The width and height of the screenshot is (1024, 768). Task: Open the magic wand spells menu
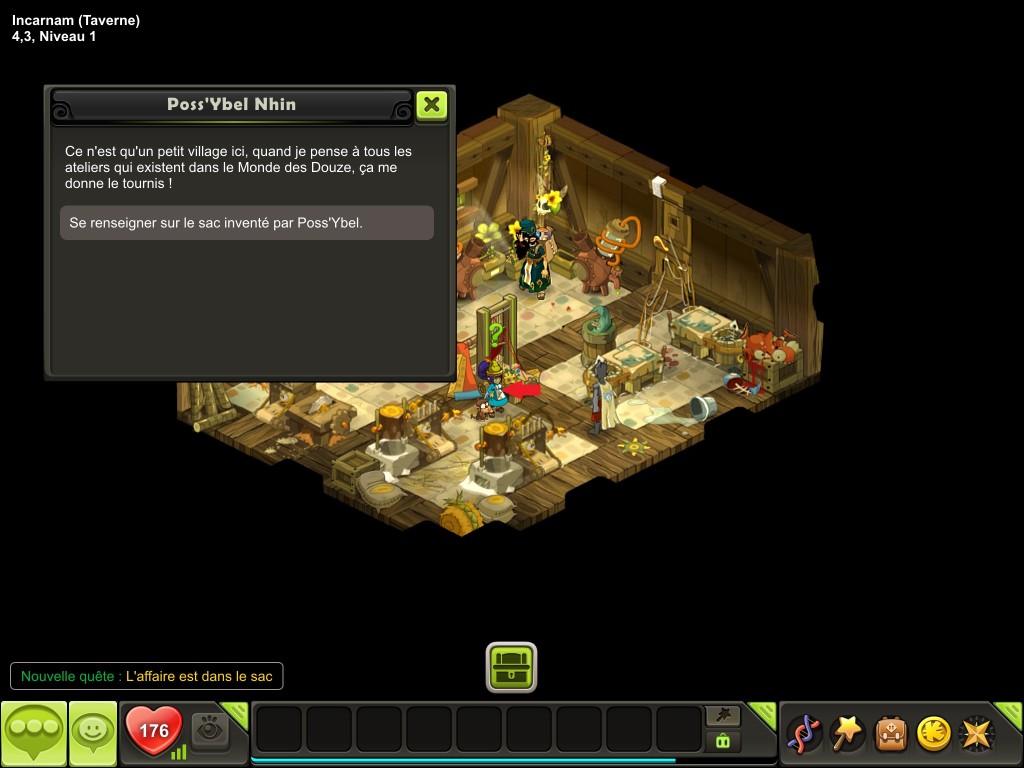tap(847, 734)
